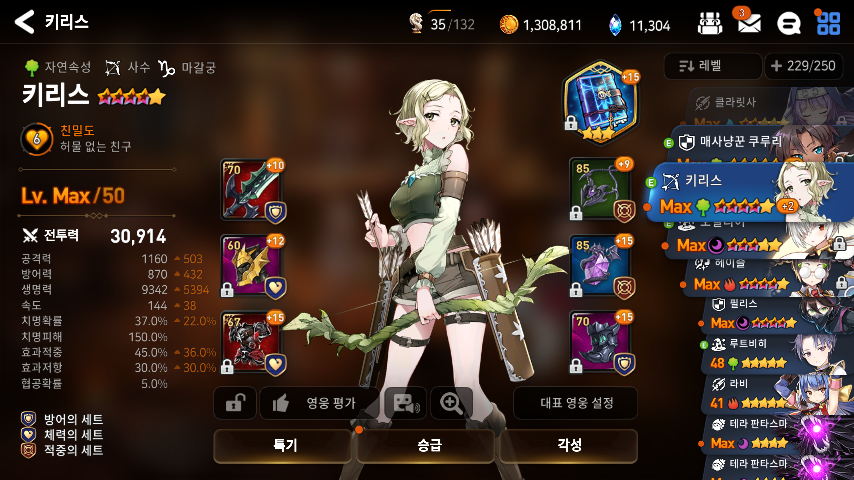This screenshot has width=854, height=480.
Task: Zoom in on hero with magnifier button
Action: coord(452,403)
